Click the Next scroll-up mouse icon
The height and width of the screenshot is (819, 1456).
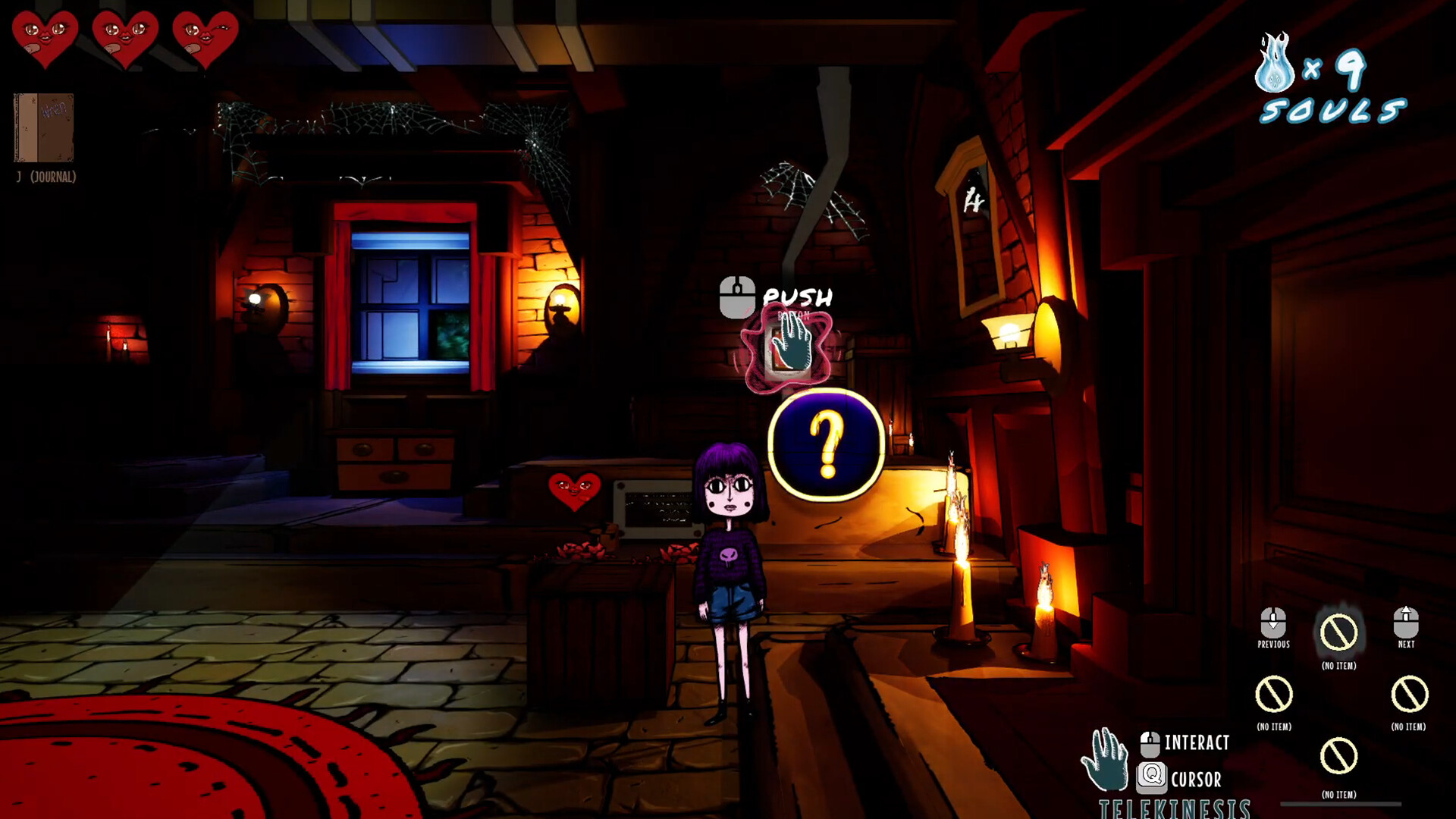(x=1404, y=623)
